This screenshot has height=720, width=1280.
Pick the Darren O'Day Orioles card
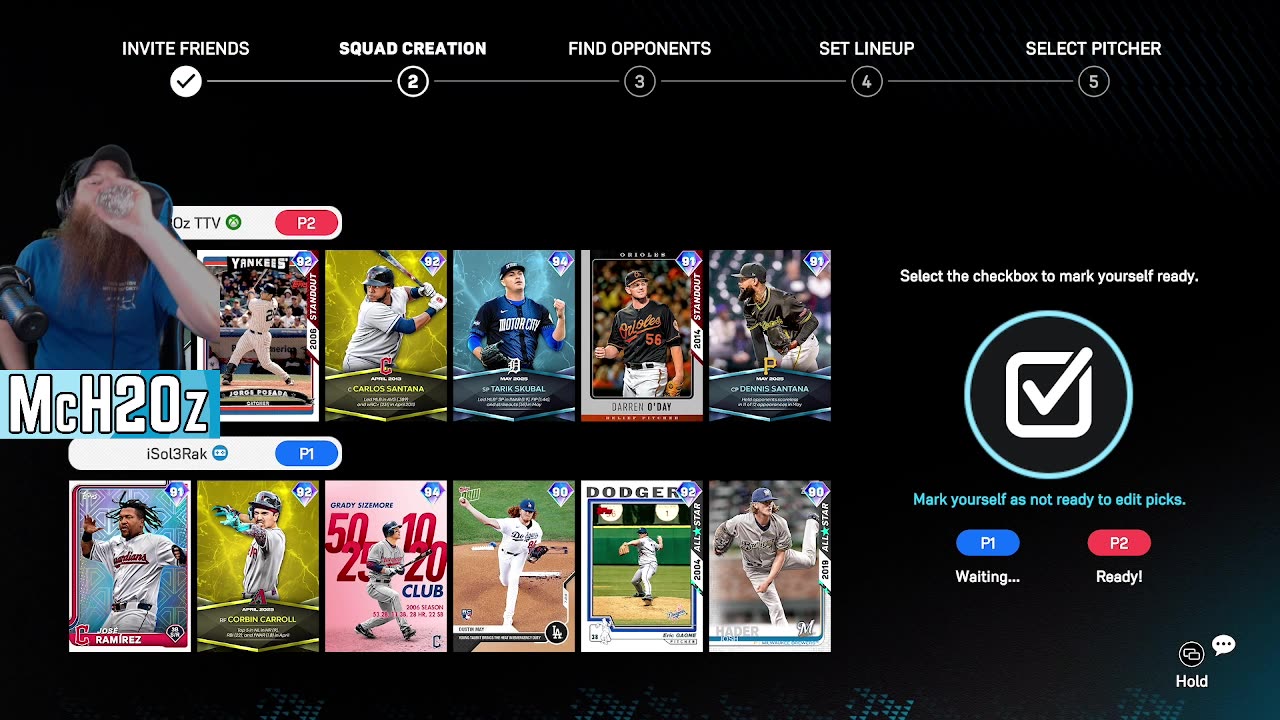(x=642, y=335)
